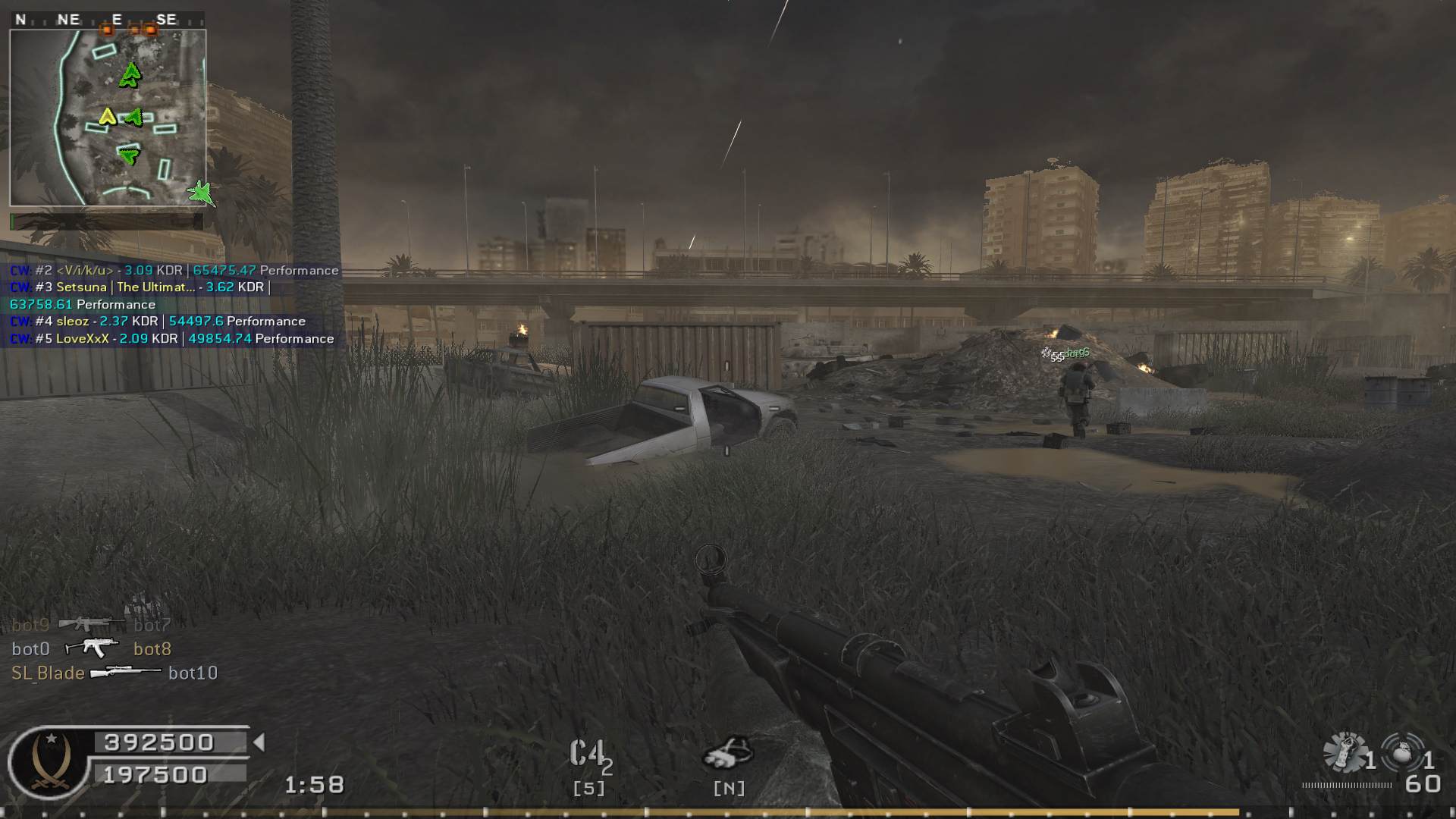Viewport: 1456px width, 819px height.
Task: Click the LoveXxX ranking chat line
Action: click(172, 339)
